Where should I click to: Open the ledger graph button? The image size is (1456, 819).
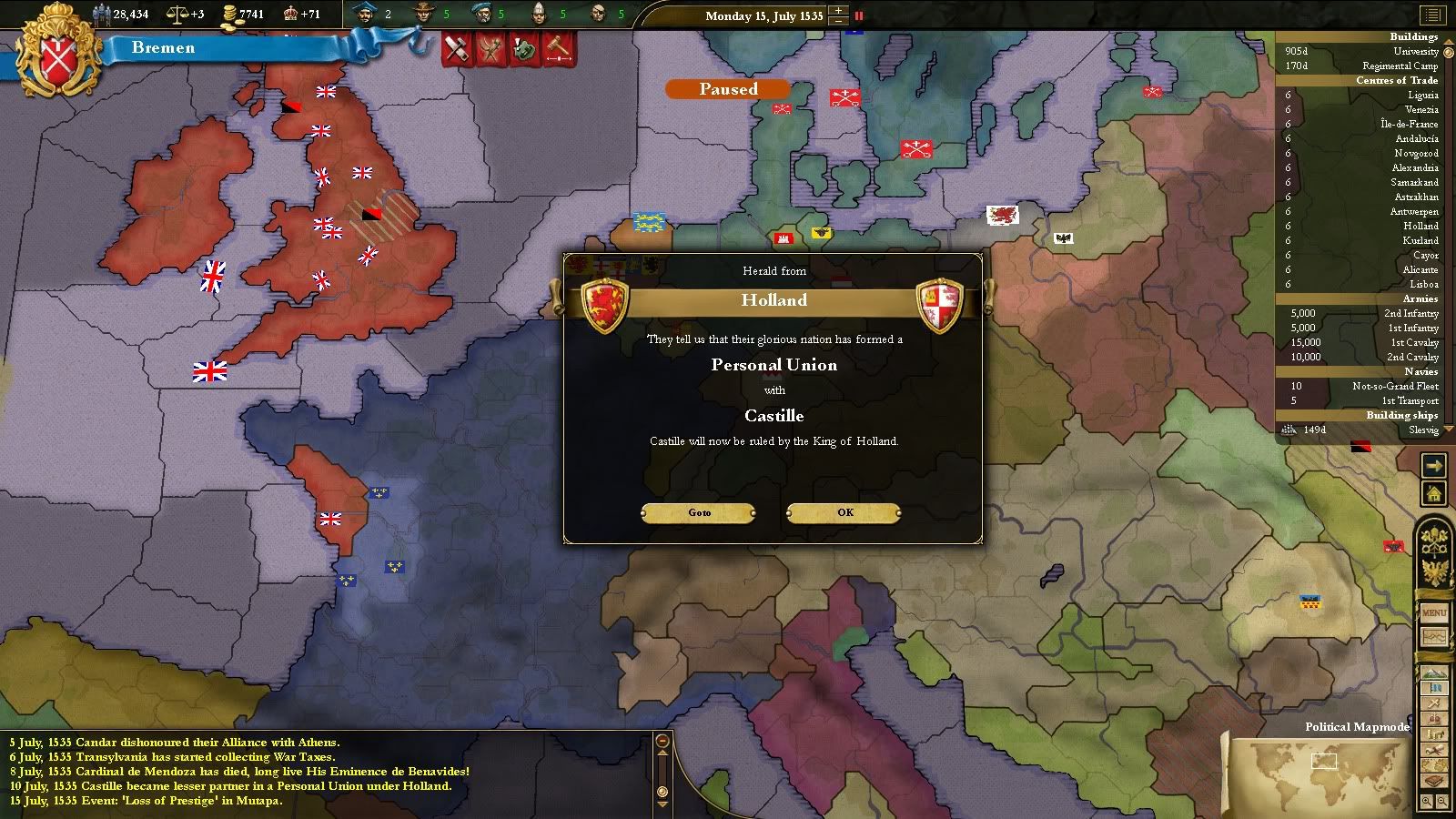pos(1434,638)
